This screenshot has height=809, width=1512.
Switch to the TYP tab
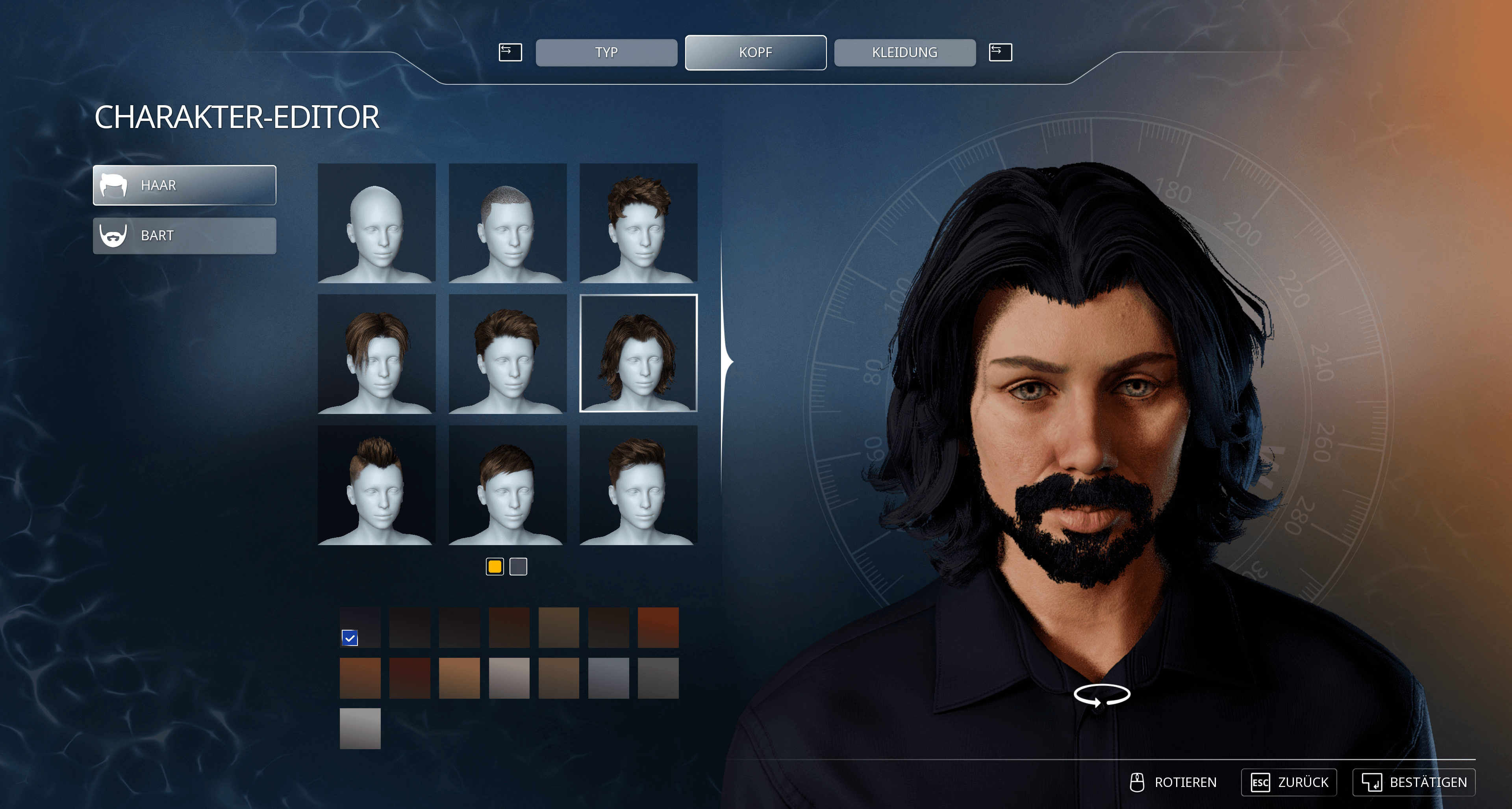click(606, 52)
